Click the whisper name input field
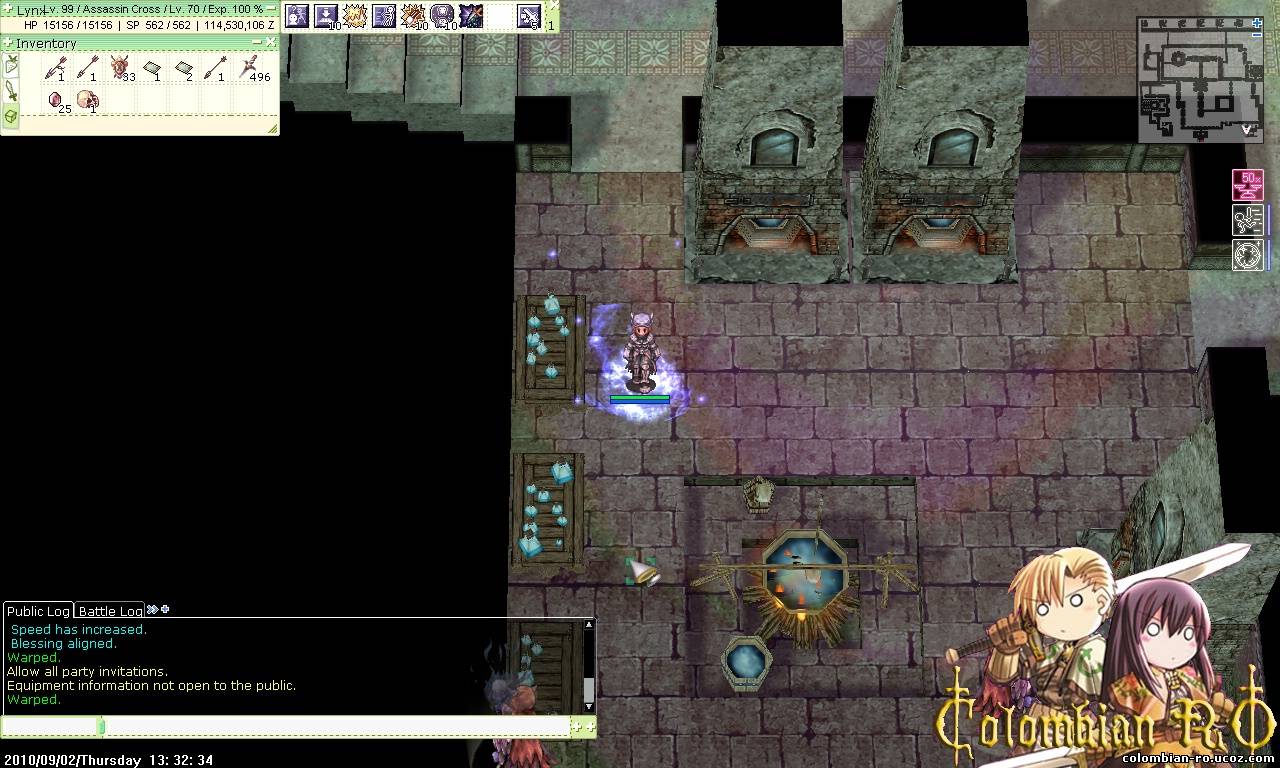 click(50, 727)
